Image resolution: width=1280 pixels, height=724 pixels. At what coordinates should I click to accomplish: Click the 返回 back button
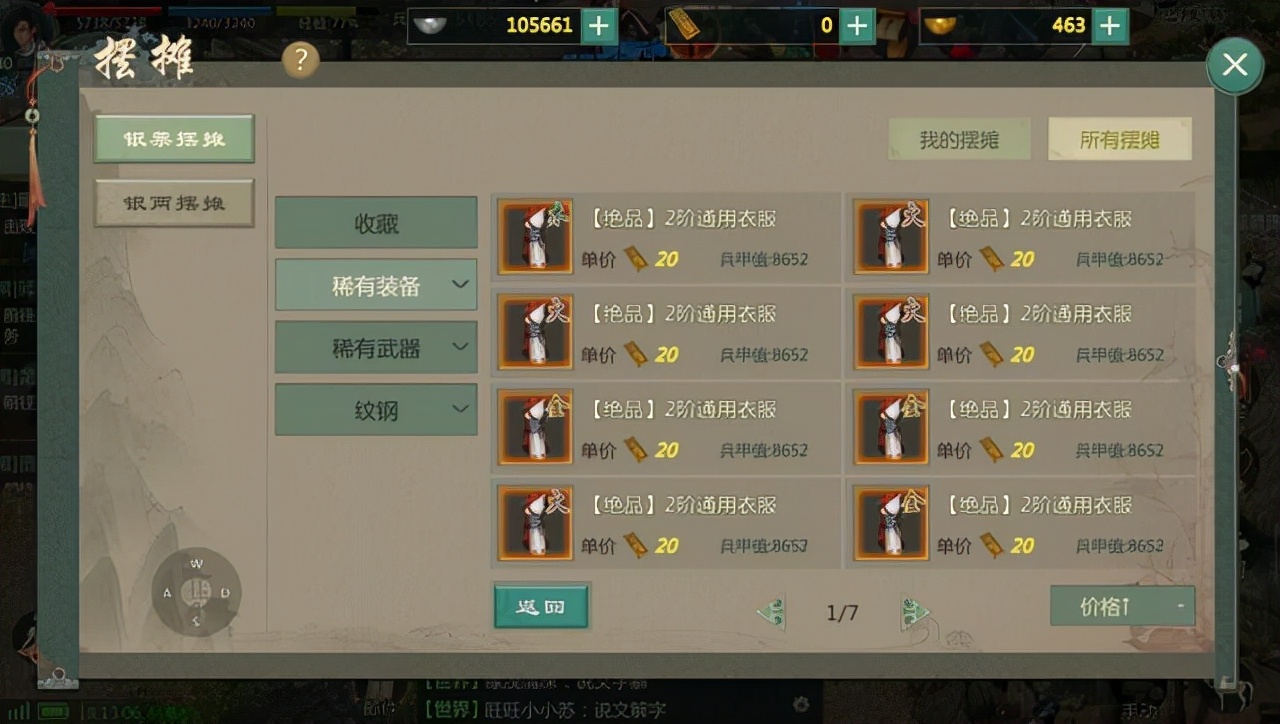[540, 606]
